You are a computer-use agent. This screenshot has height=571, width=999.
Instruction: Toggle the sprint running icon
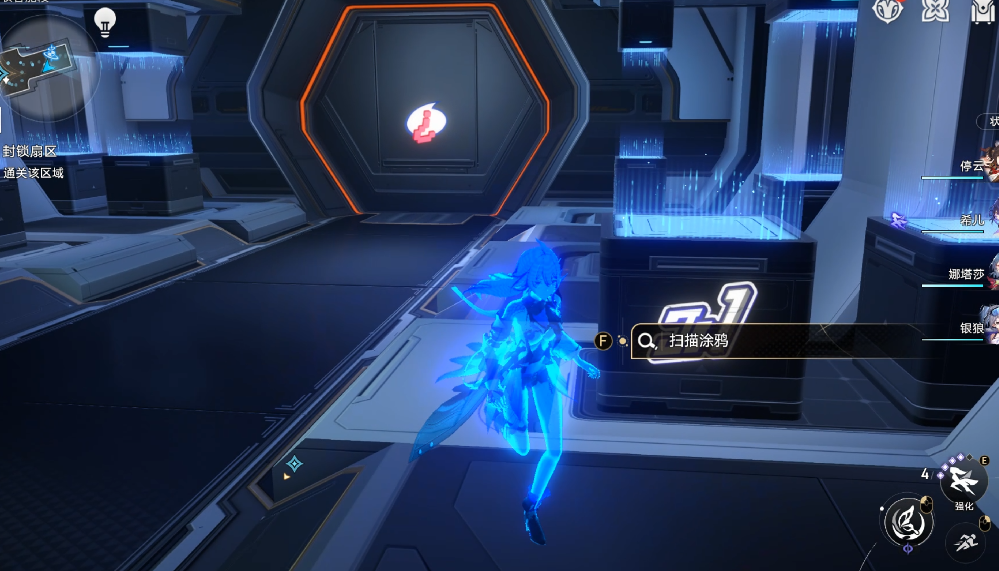pos(966,542)
